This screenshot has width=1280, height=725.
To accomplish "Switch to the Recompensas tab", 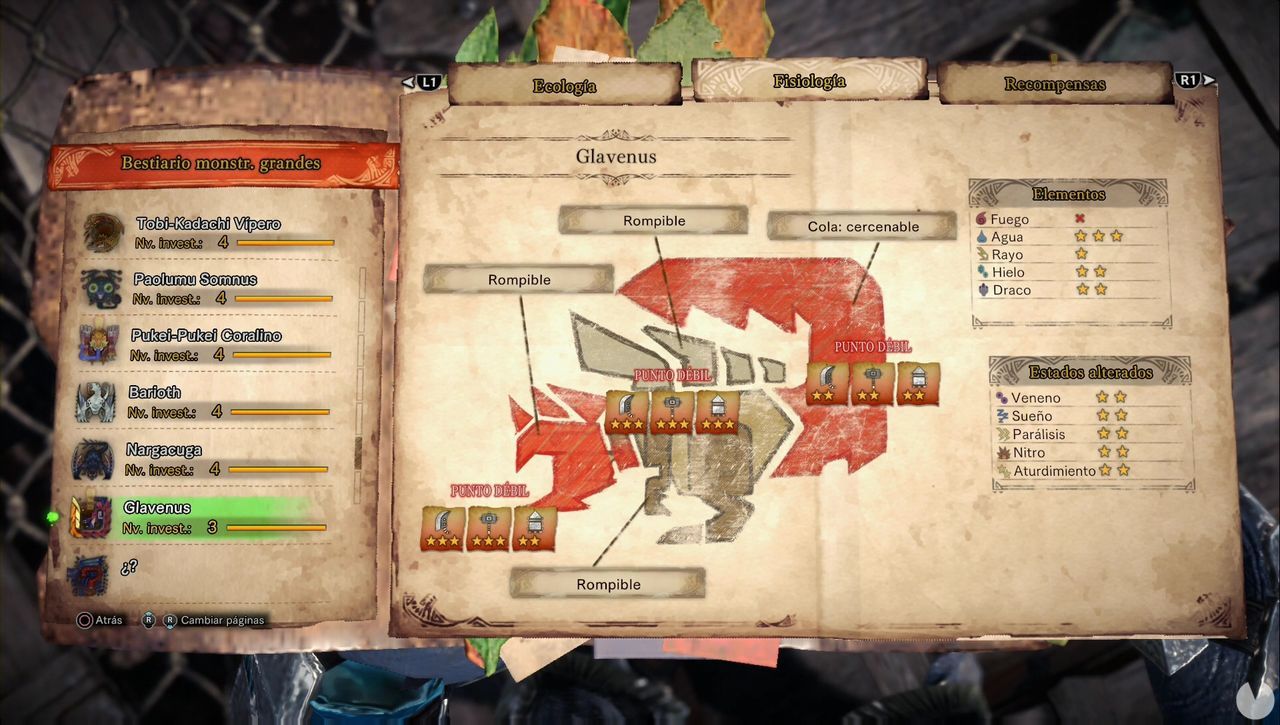I will [x=1055, y=85].
